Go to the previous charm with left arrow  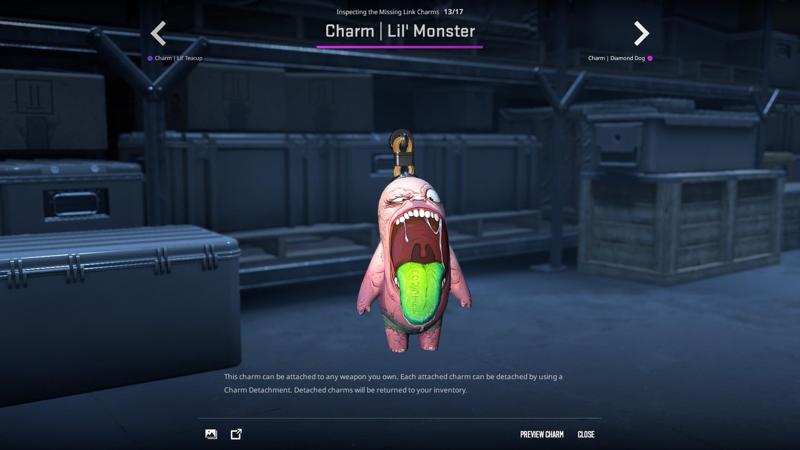(158, 34)
